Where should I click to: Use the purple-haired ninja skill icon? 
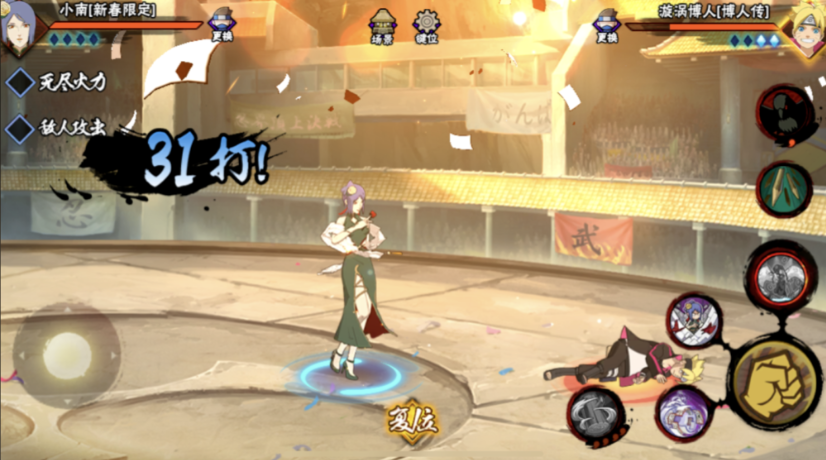[695, 320]
